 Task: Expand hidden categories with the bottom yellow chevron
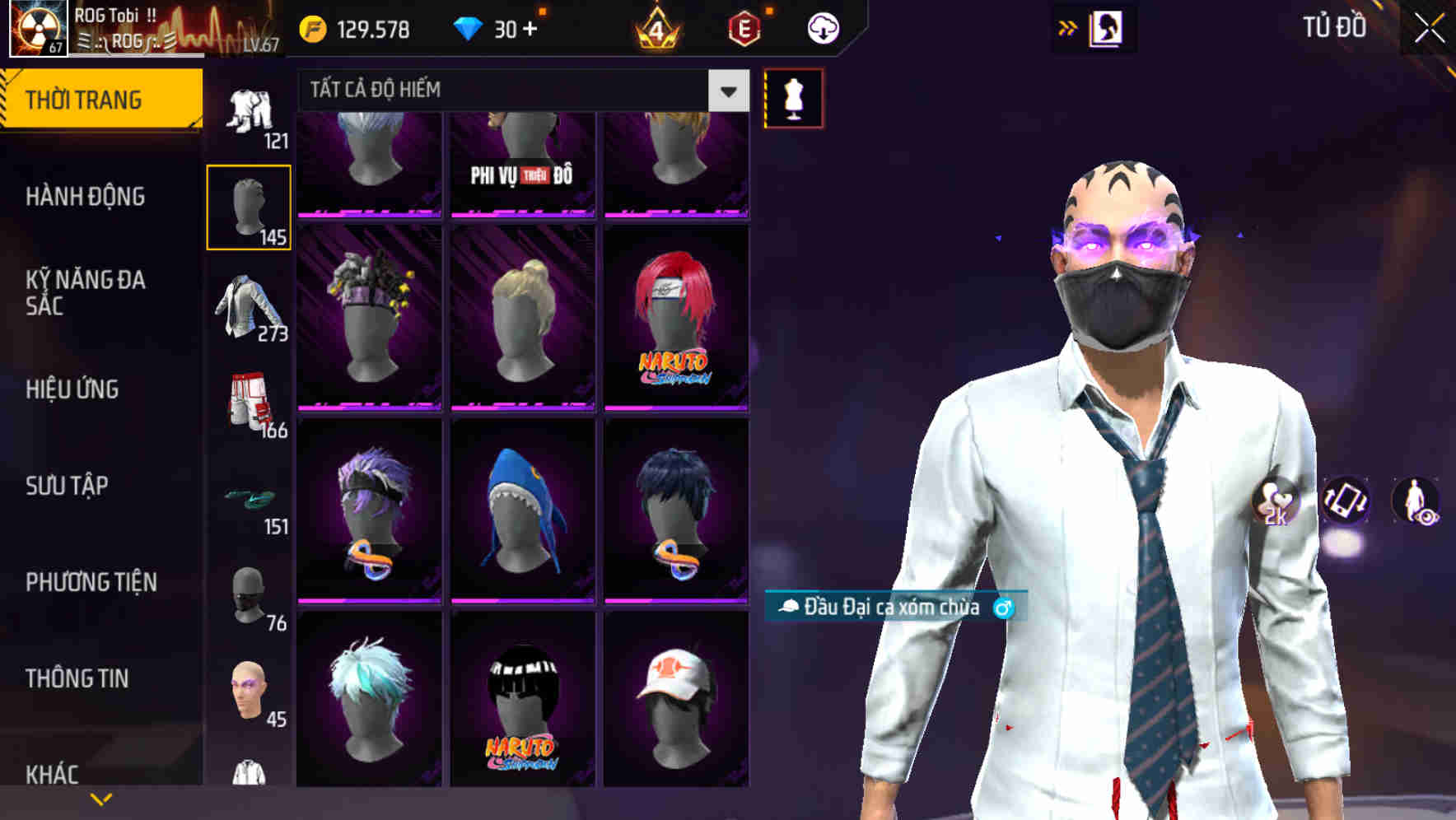[x=101, y=799]
